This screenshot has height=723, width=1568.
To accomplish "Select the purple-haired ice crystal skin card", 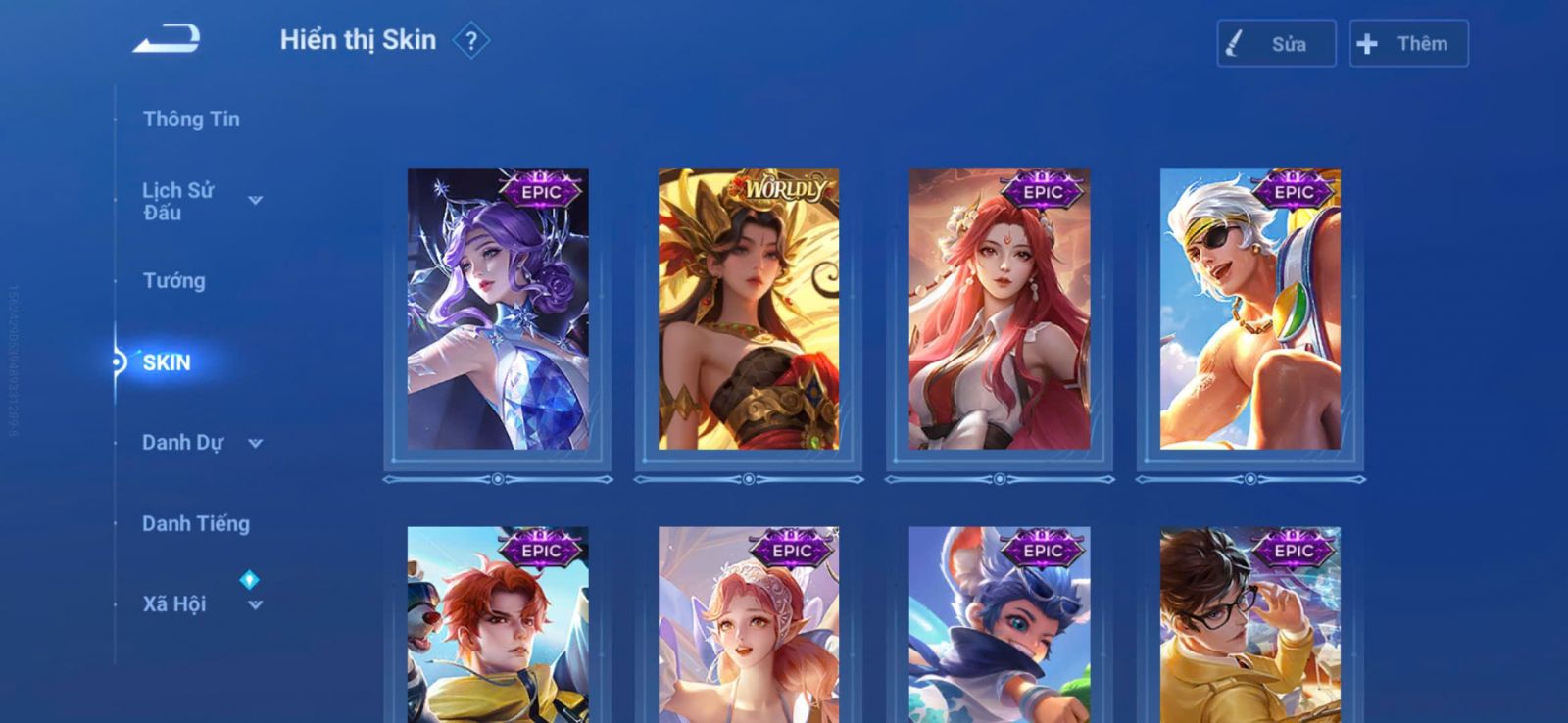I will (x=498, y=309).
